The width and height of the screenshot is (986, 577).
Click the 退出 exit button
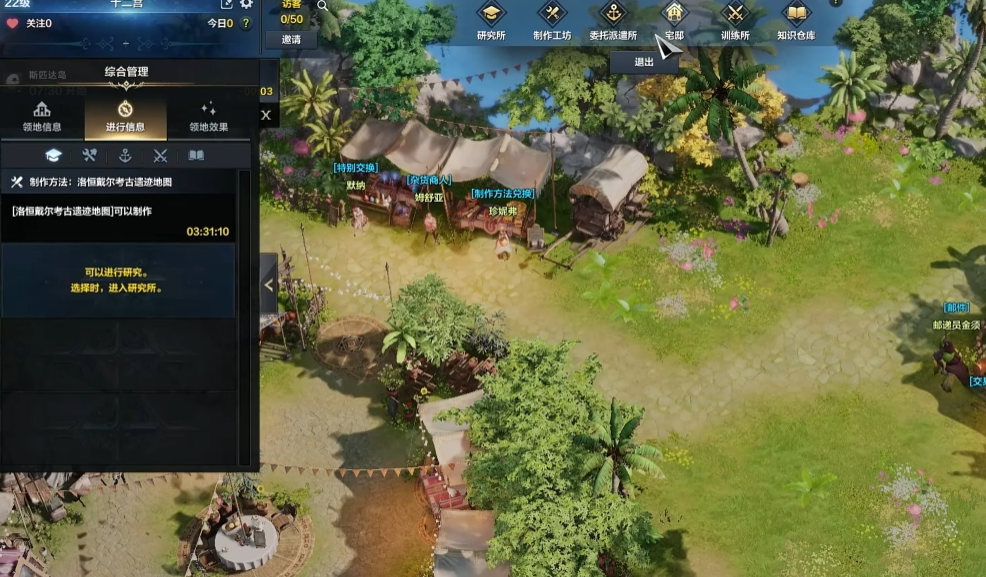pos(644,61)
